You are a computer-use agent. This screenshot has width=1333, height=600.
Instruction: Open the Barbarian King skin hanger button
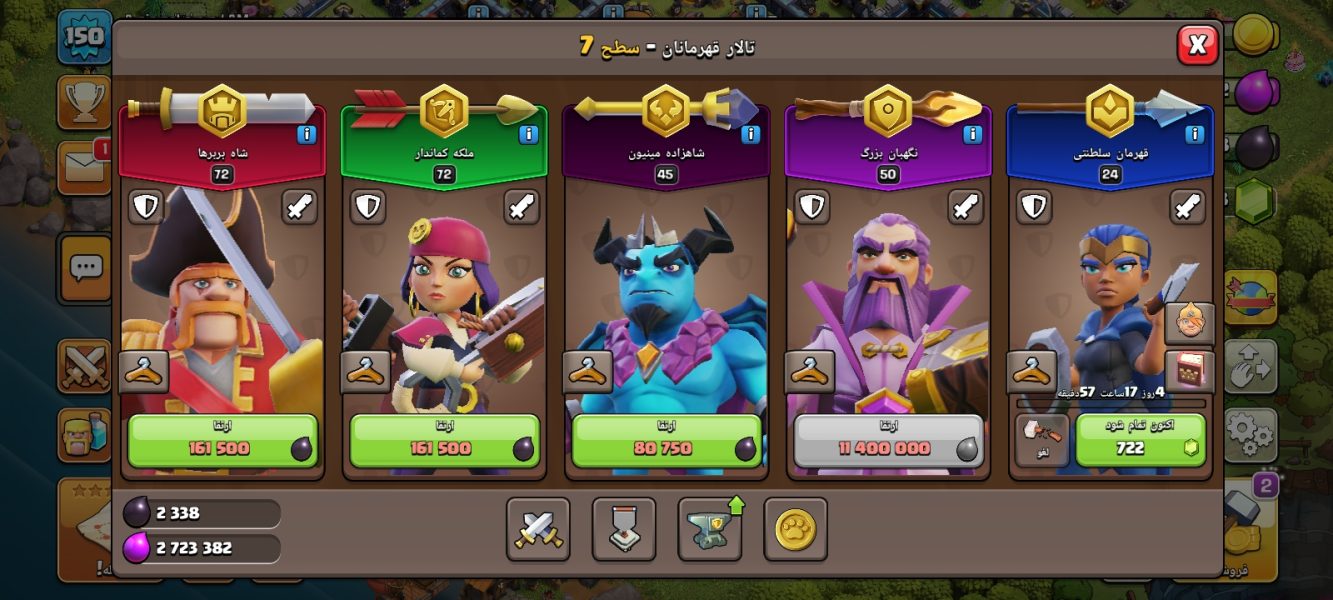pos(144,372)
